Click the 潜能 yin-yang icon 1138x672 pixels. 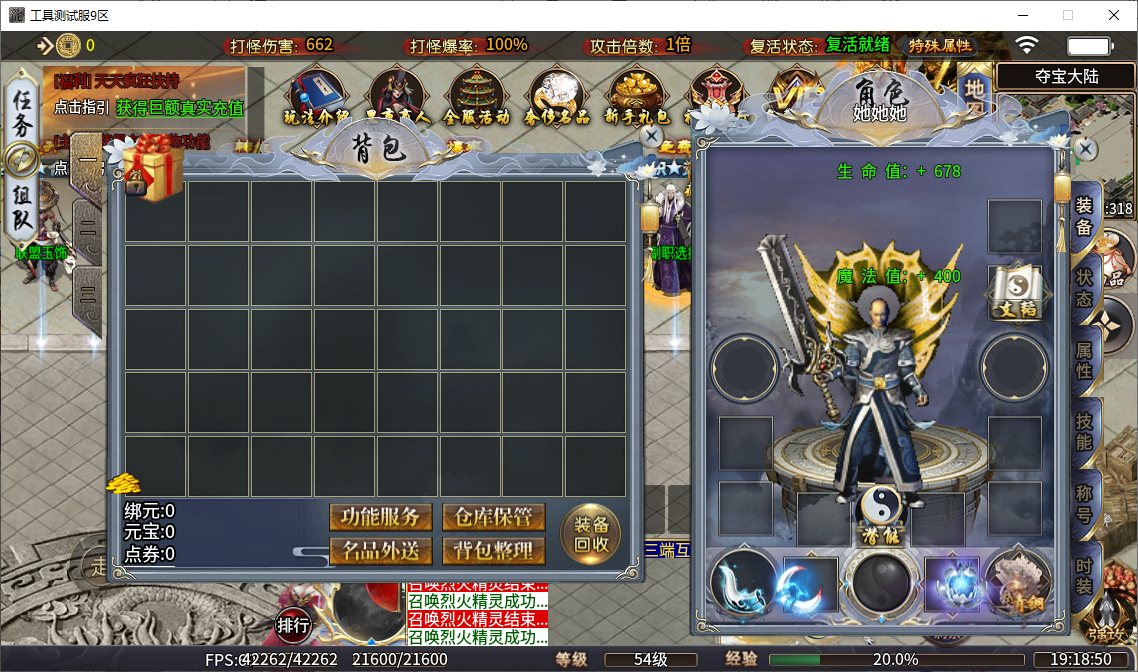pyautogui.click(x=880, y=512)
